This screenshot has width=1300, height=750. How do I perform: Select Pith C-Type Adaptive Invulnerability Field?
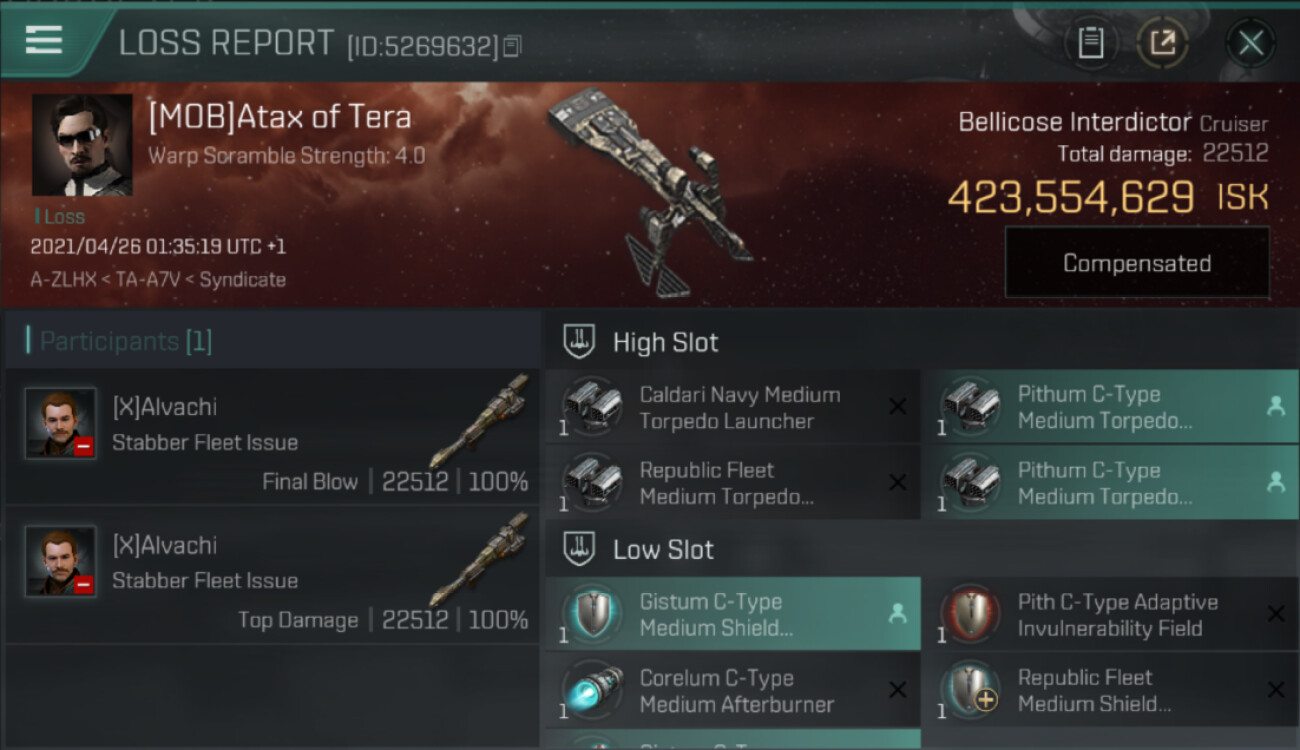tap(1110, 615)
